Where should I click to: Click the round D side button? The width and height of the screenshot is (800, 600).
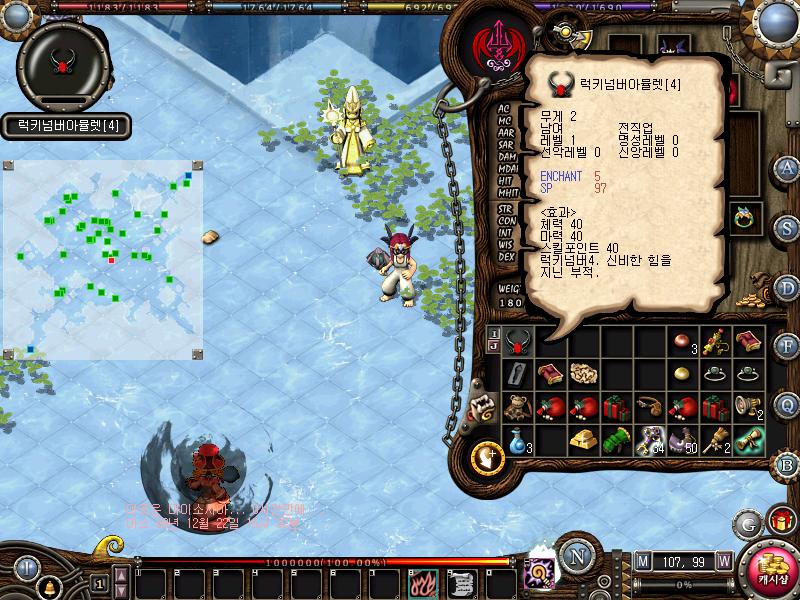(787, 287)
